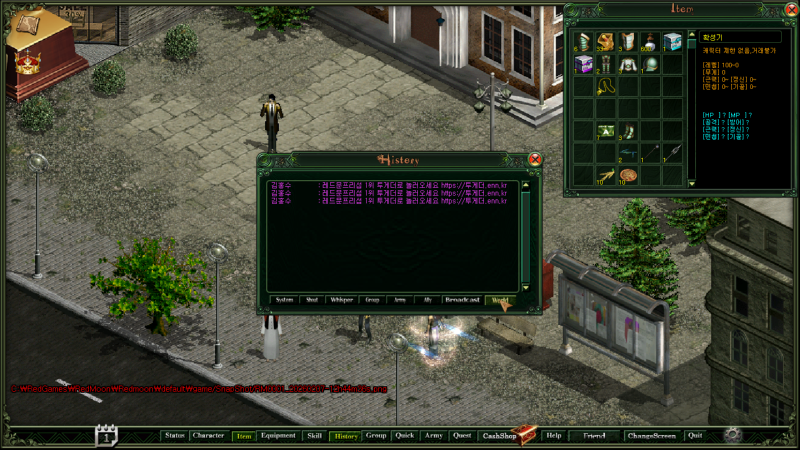Image resolution: width=800 pixels, height=450 pixels.
Task: Select the Broadcast chat tab
Action: click(462, 299)
